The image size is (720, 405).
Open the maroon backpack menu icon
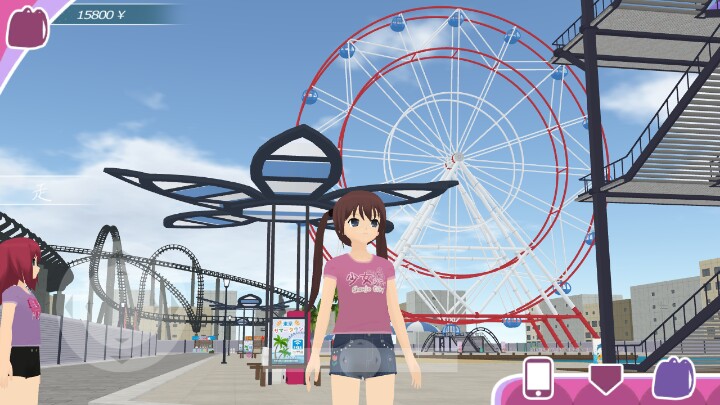tap(27, 26)
